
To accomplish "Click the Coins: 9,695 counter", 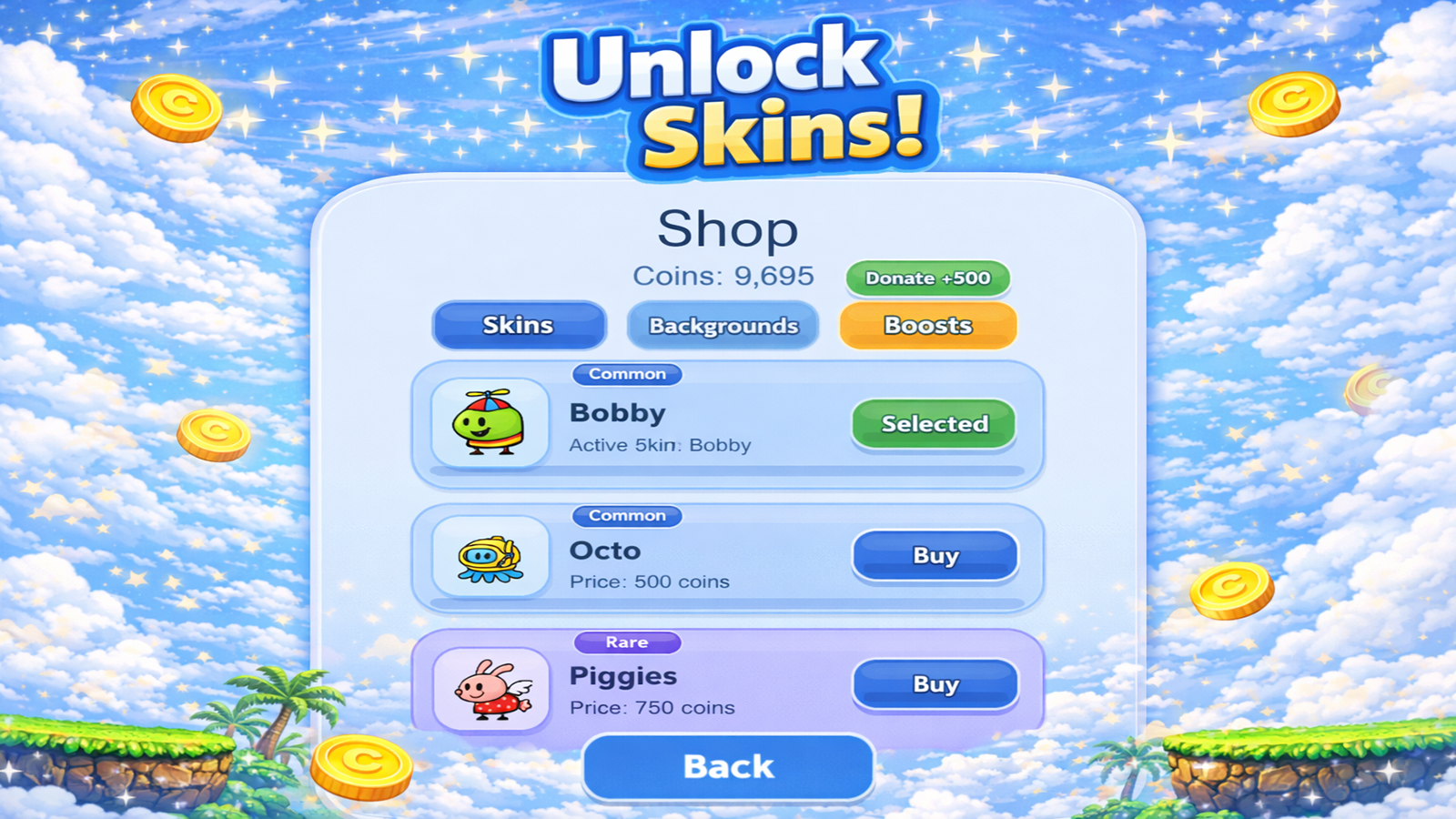I will (x=725, y=277).
